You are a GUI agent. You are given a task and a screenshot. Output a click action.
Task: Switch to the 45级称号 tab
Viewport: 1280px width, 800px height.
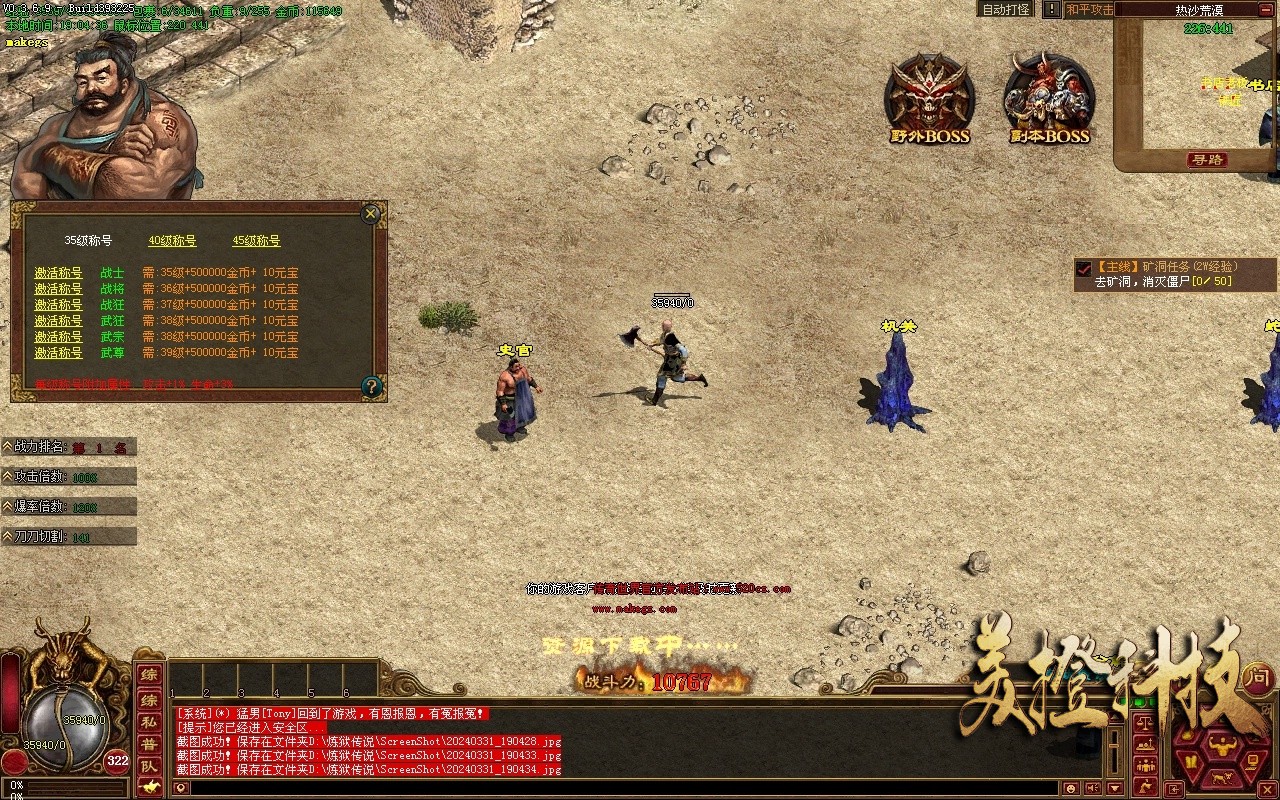(x=256, y=241)
